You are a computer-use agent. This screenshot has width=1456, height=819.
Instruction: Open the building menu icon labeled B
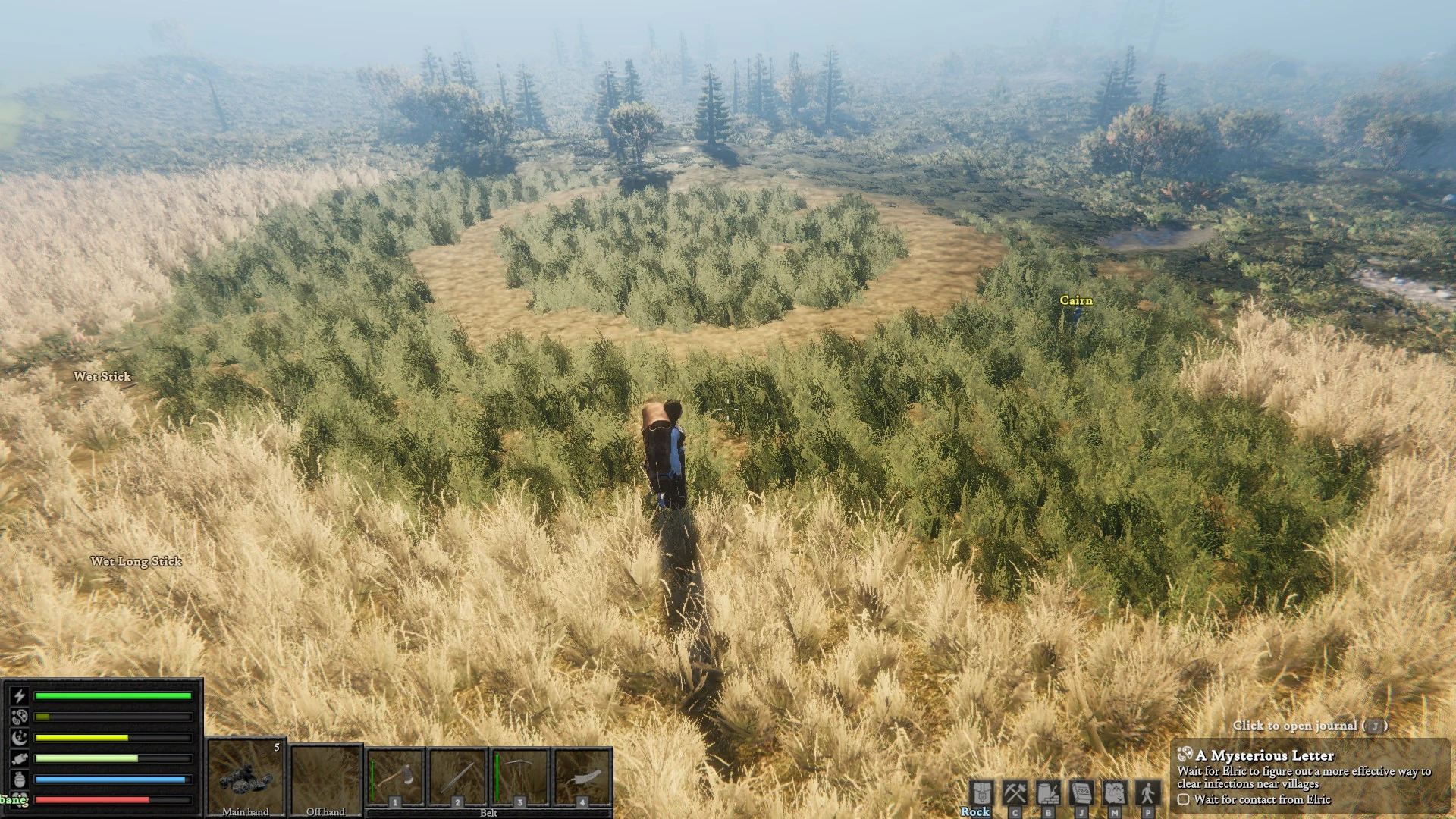click(1048, 793)
